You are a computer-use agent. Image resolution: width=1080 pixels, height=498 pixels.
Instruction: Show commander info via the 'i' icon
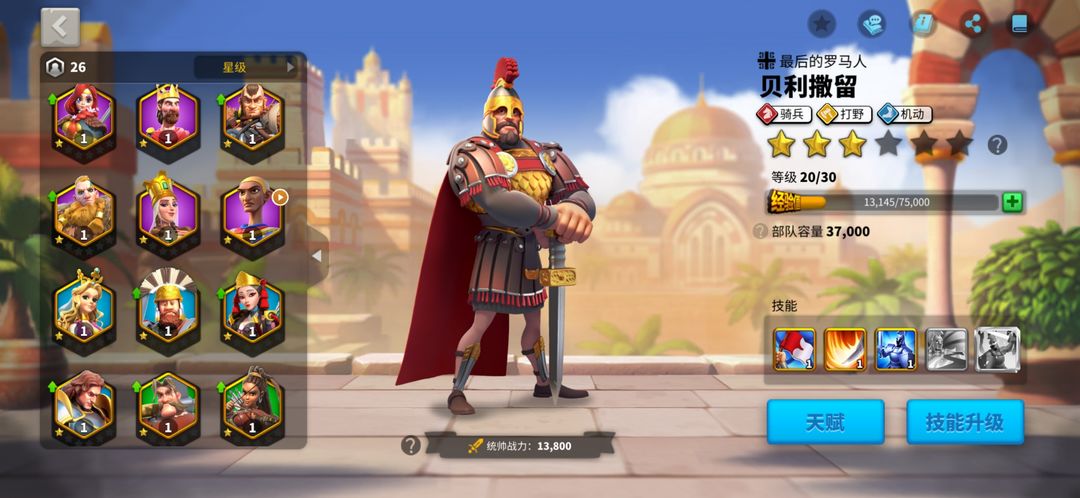(922, 23)
